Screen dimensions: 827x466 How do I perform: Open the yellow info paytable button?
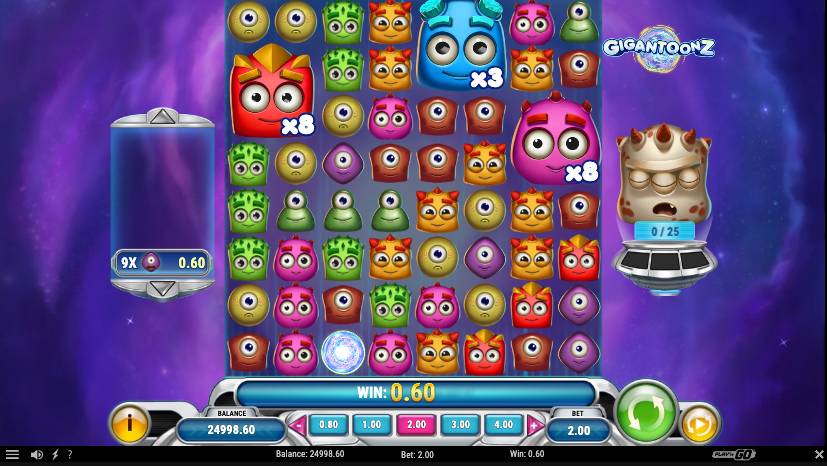click(x=130, y=423)
